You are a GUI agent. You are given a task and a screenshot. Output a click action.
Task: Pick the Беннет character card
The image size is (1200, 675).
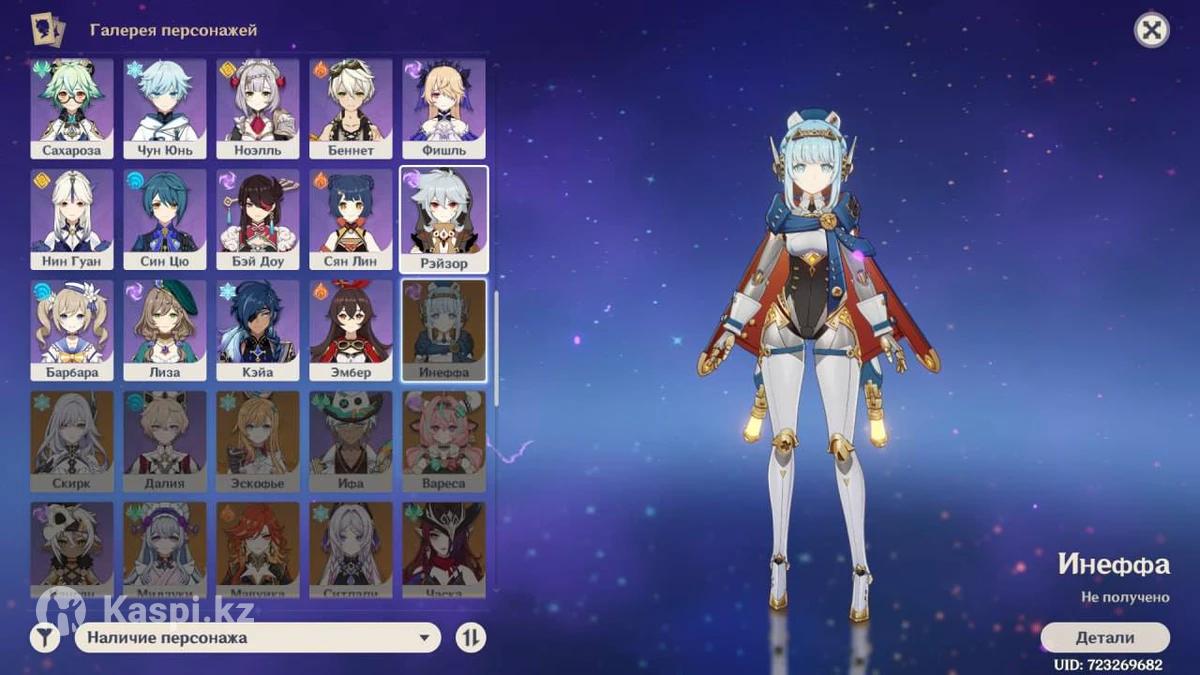[x=350, y=108]
